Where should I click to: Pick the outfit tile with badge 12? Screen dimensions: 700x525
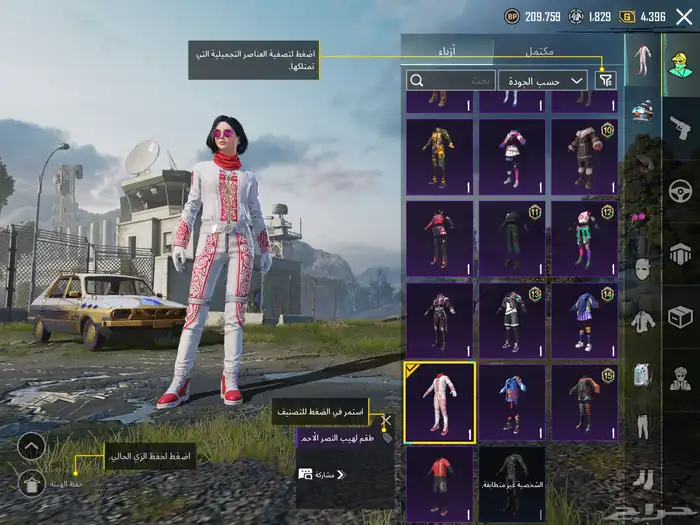pos(585,238)
